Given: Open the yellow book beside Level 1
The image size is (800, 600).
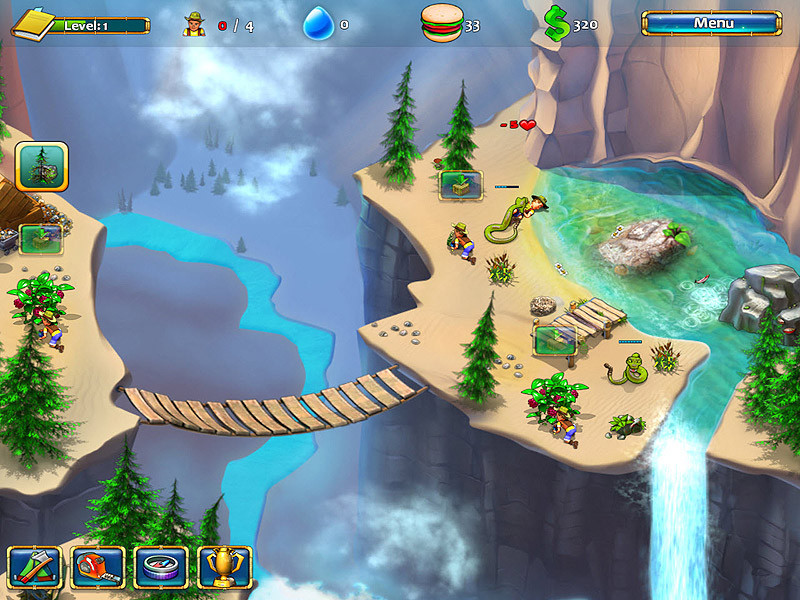Looking at the screenshot, I should [x=31, y=22].
